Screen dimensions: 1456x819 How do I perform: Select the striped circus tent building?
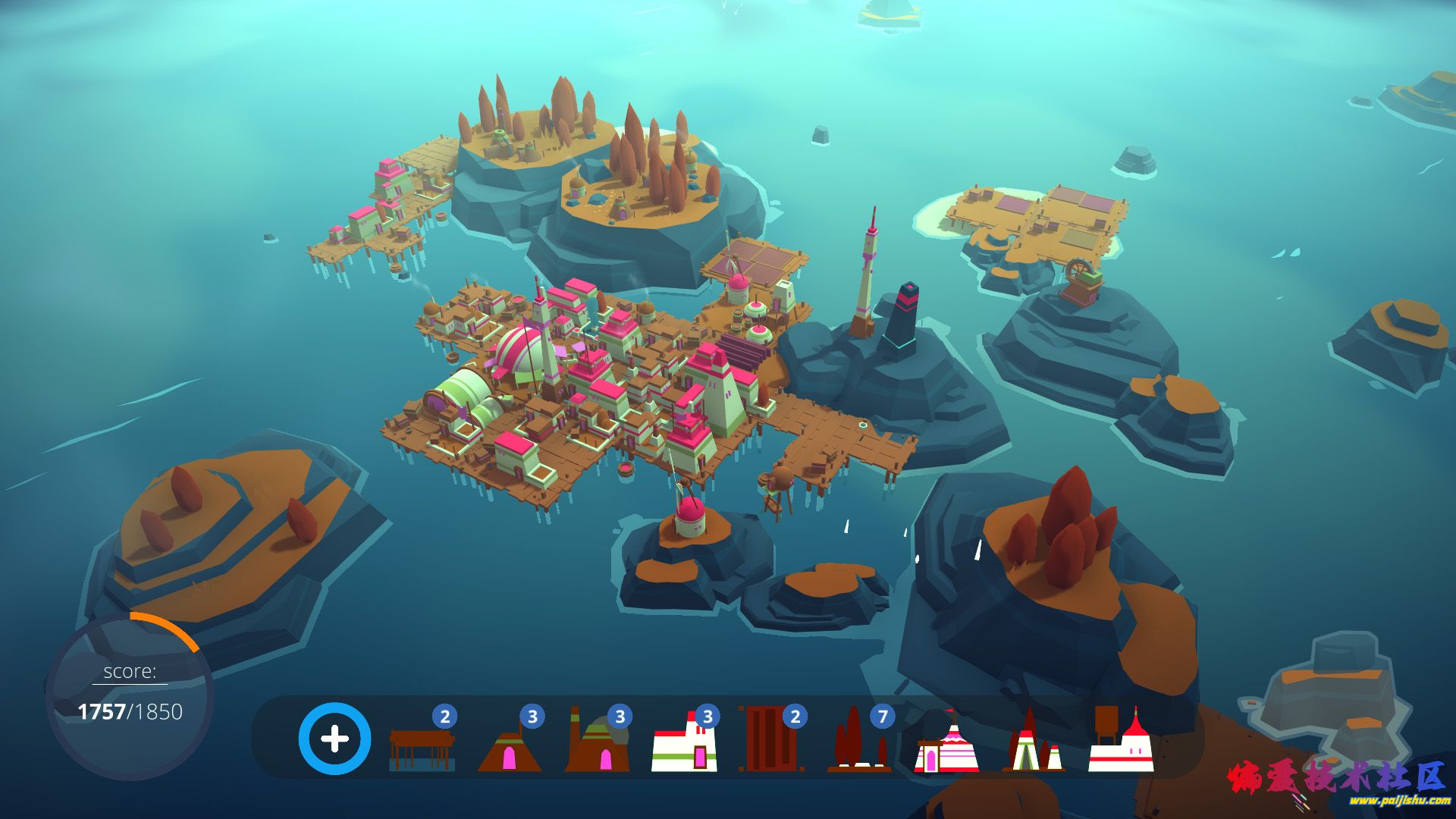946,745
